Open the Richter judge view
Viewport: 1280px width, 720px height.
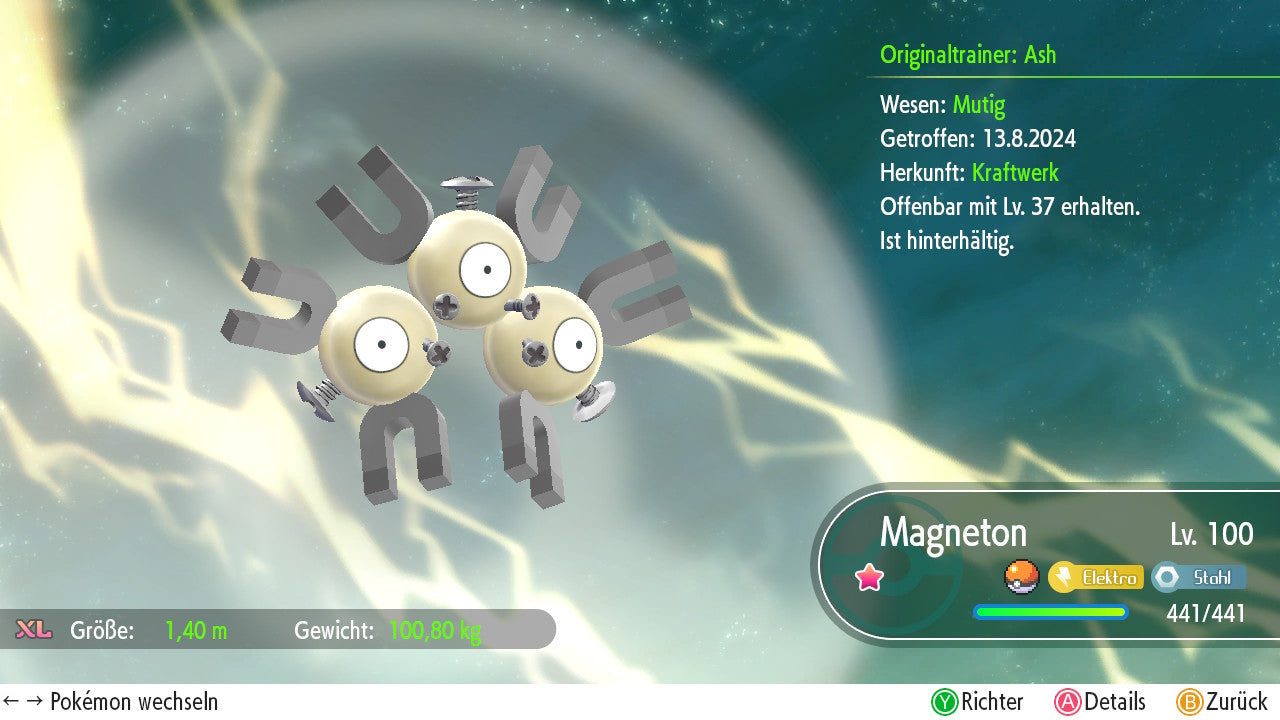[977, 702]
